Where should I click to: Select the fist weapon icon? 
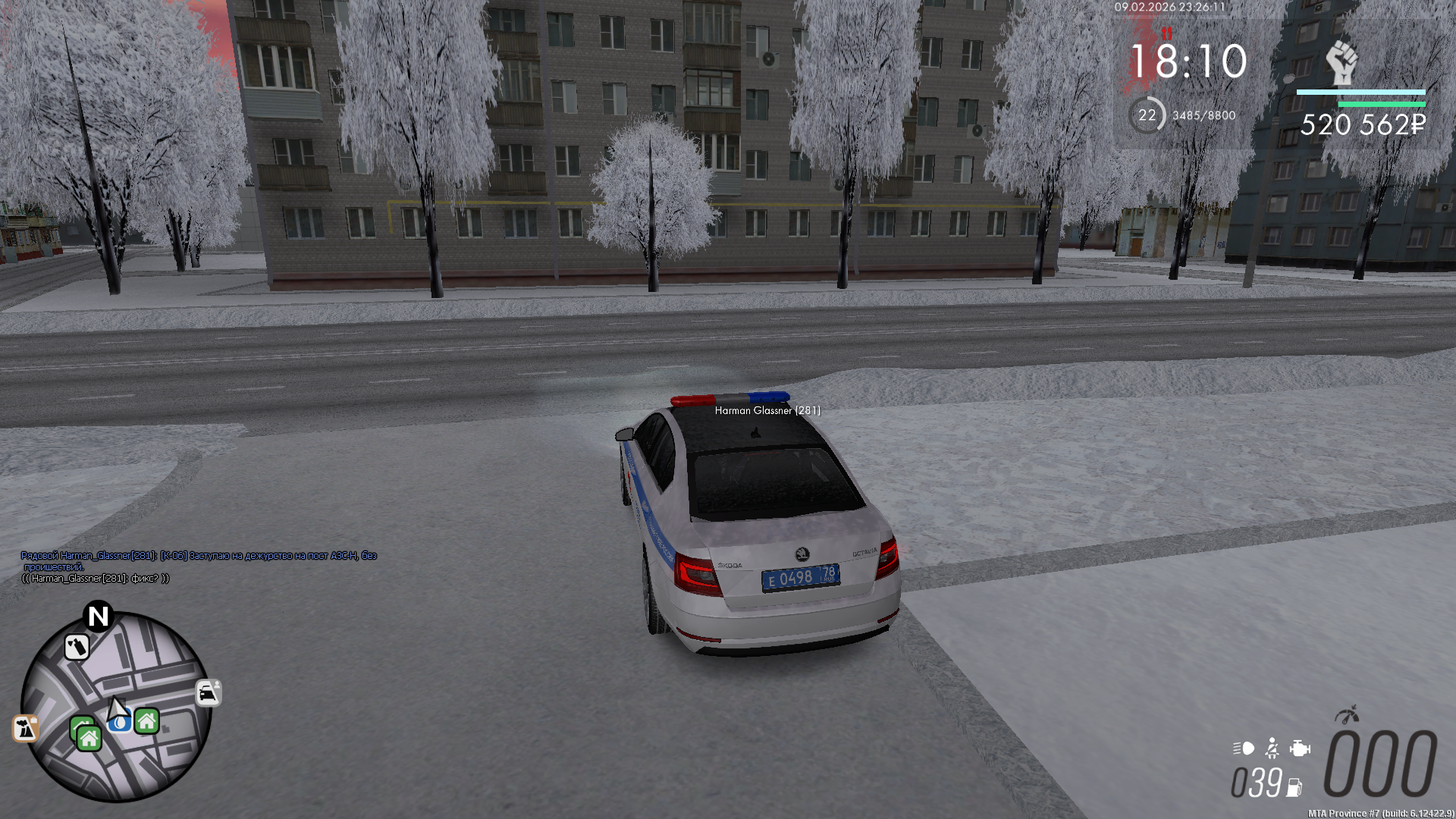coord(1341,62)
